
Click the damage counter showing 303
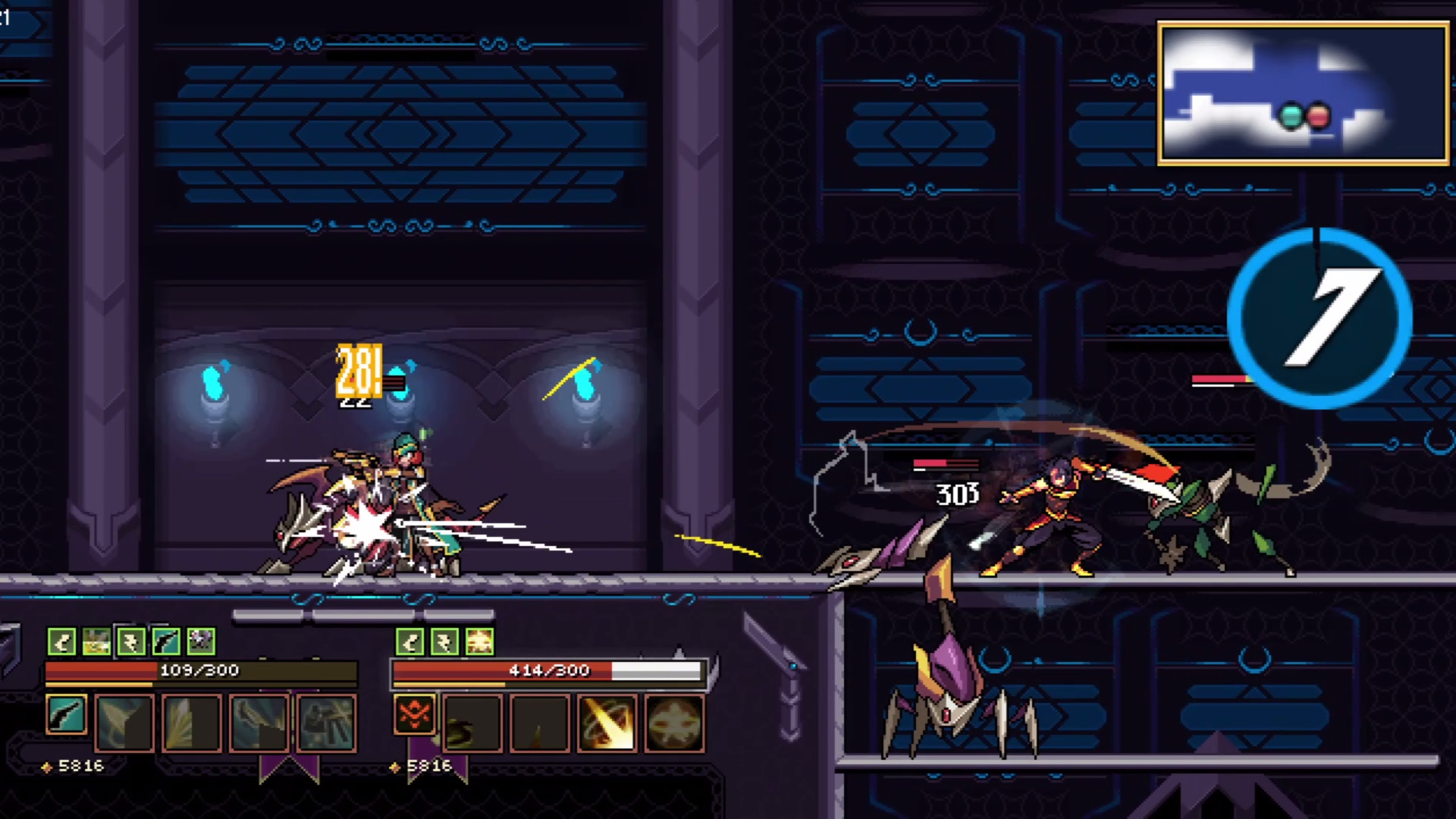point(957,495)
